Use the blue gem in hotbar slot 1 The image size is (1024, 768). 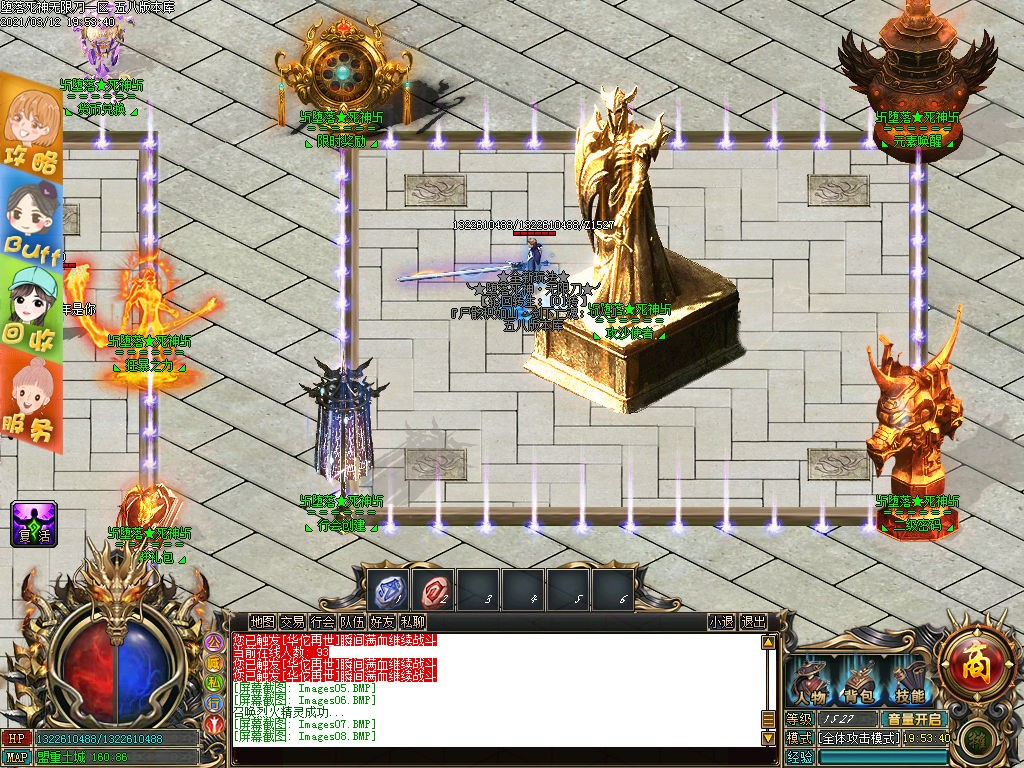387,591
